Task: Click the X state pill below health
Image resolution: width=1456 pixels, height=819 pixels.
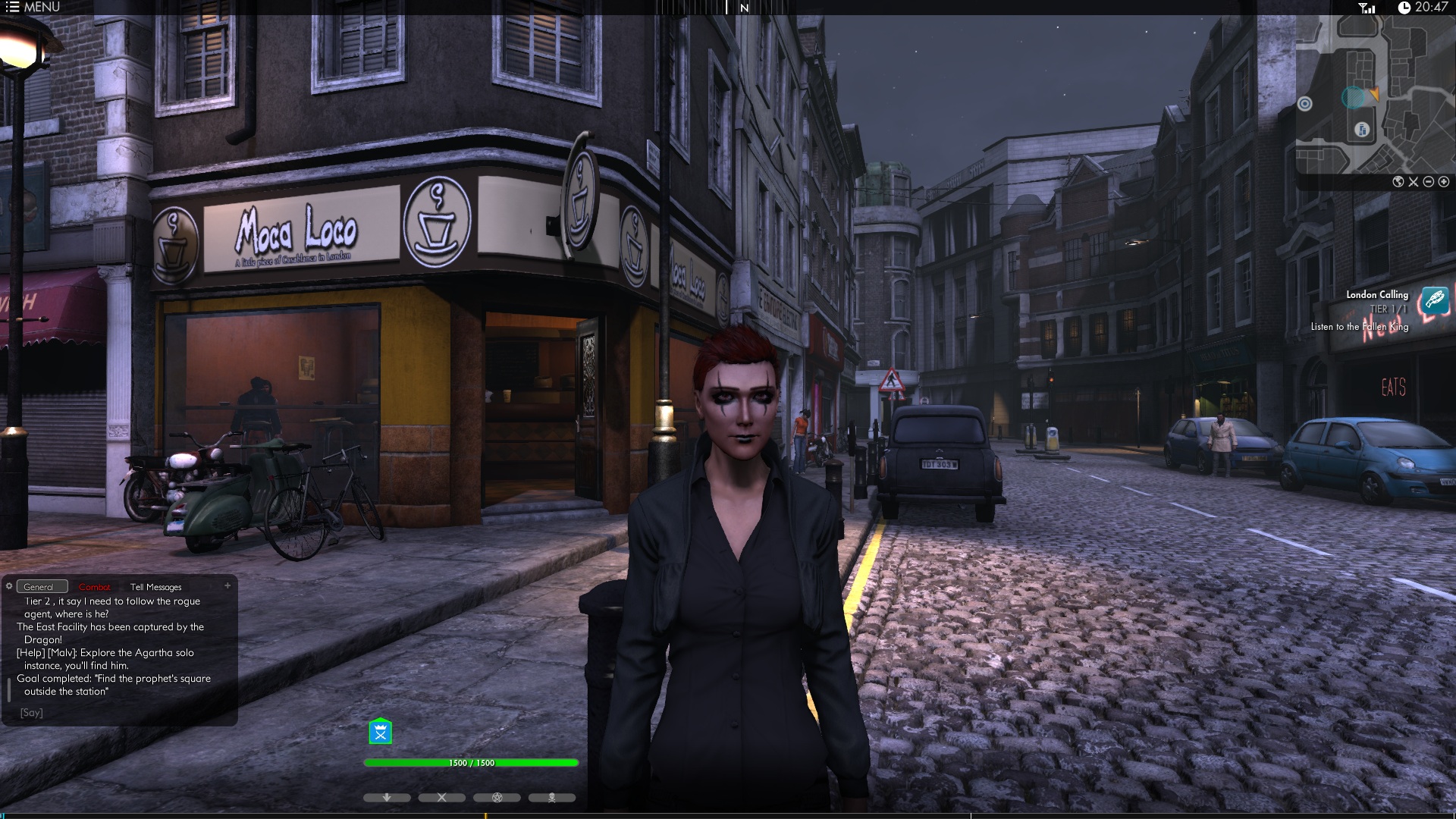Action: point(442,798)
